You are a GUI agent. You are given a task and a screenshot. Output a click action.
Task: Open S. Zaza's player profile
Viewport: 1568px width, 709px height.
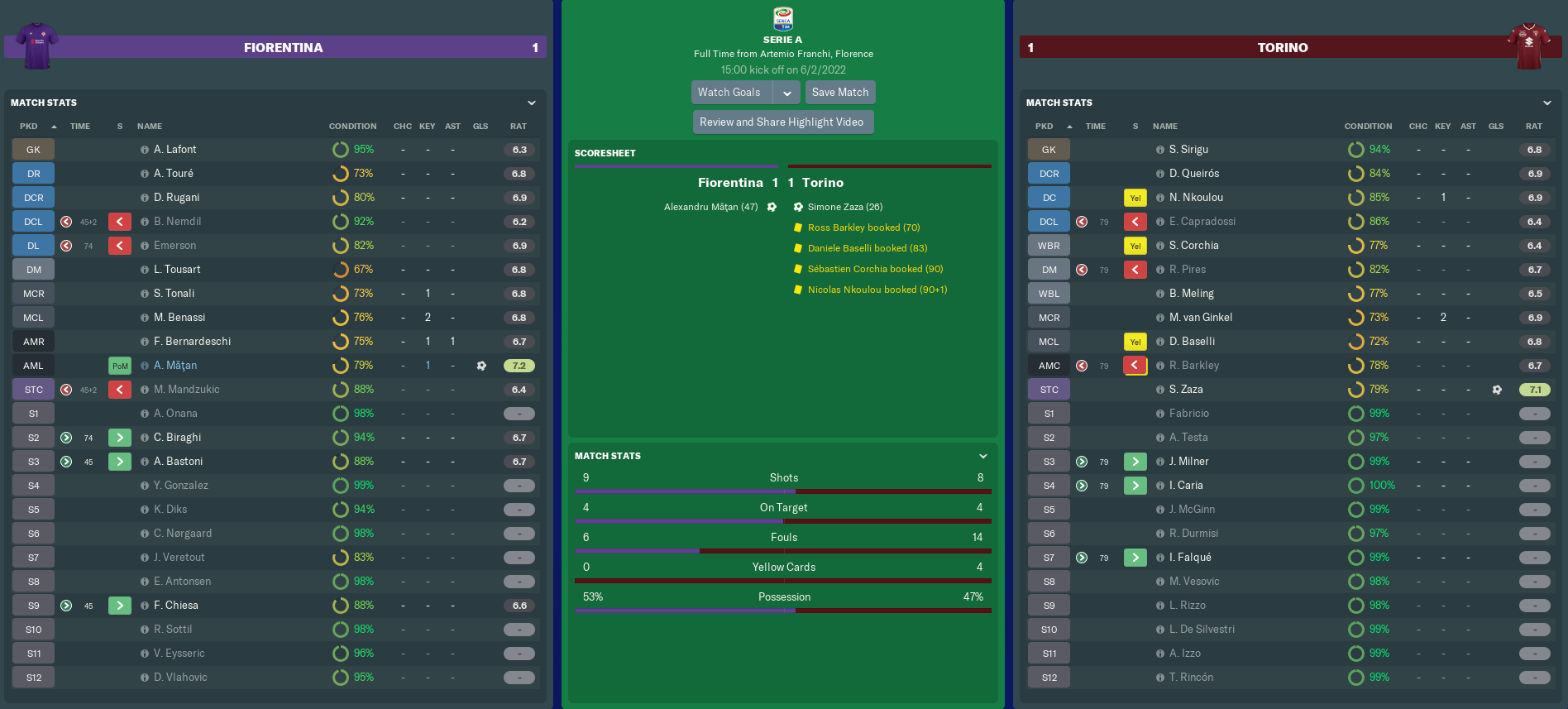(x=1186, y=390)
